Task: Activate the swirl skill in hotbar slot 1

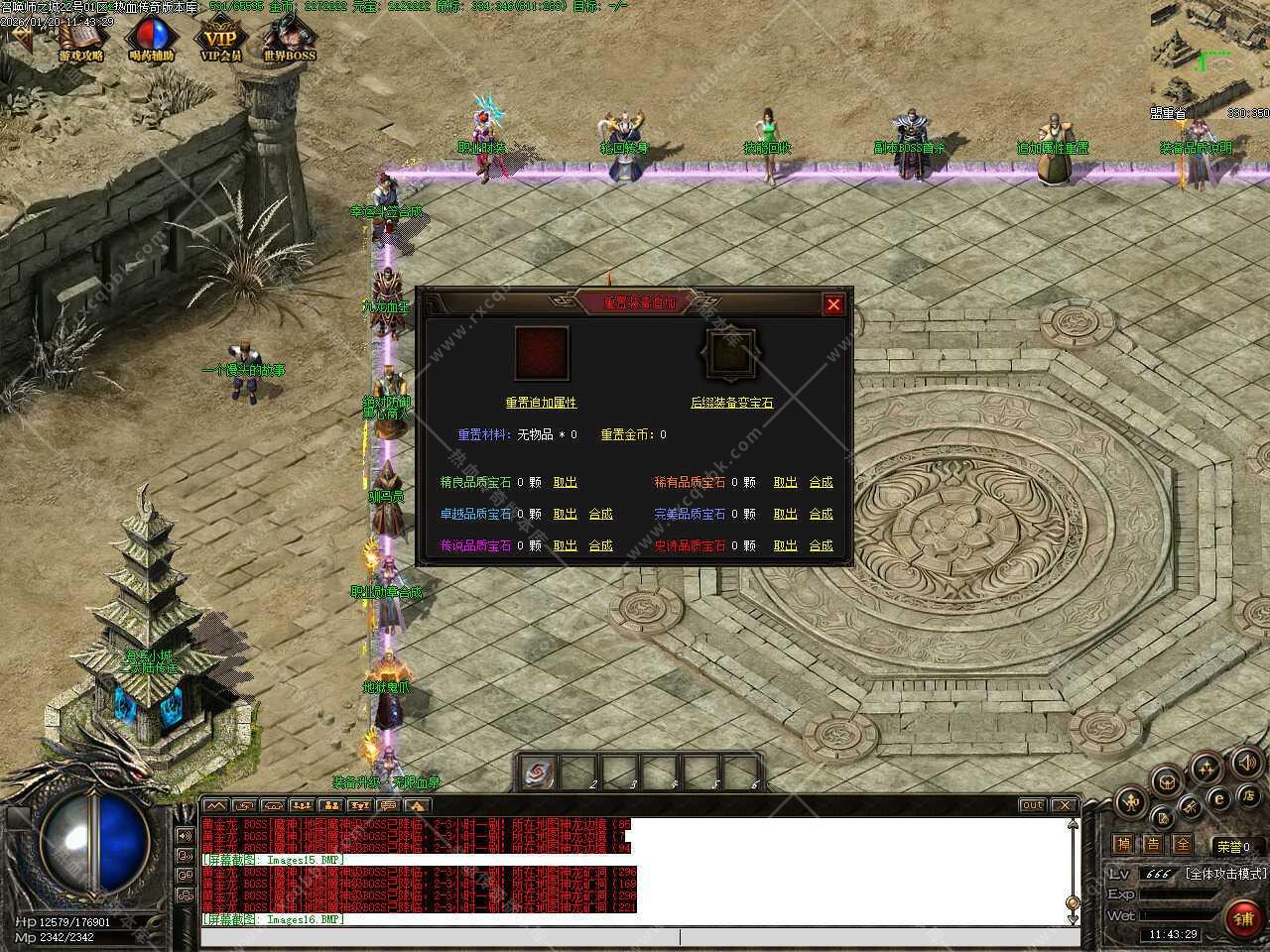Action: click(537, 773)
